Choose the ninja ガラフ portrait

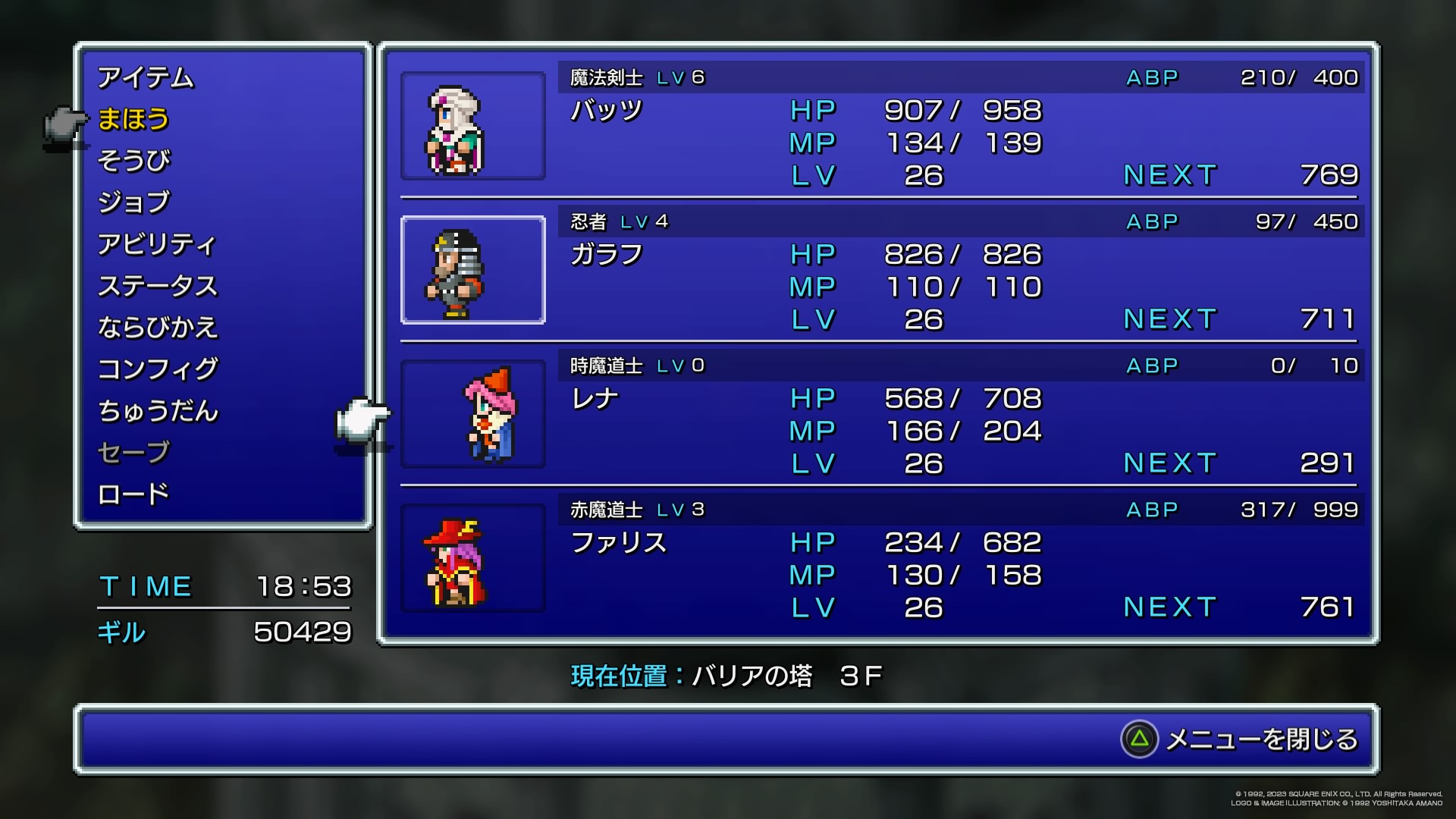pos(472,270)
